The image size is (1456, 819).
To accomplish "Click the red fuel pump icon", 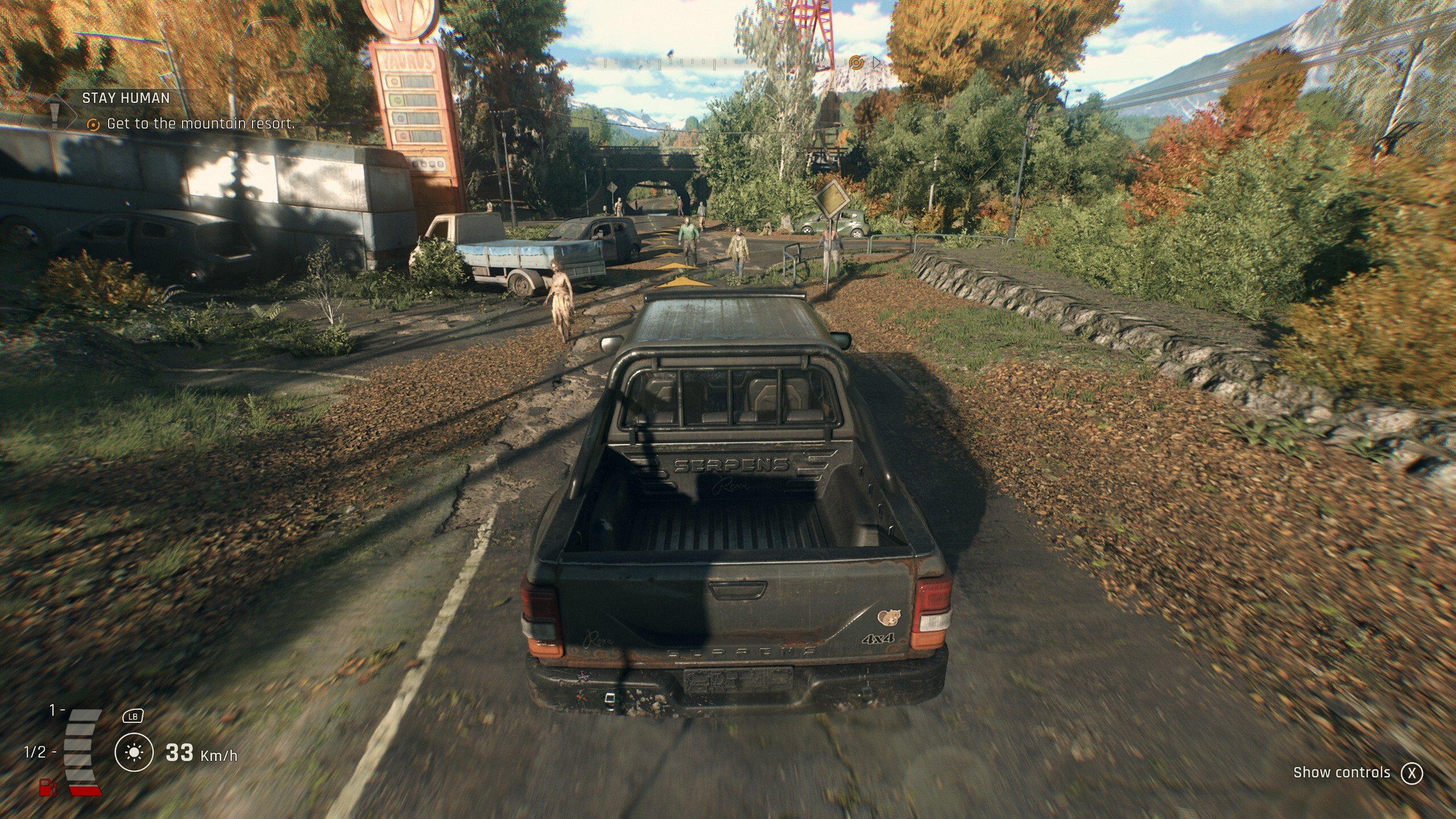I will point(48,787).
